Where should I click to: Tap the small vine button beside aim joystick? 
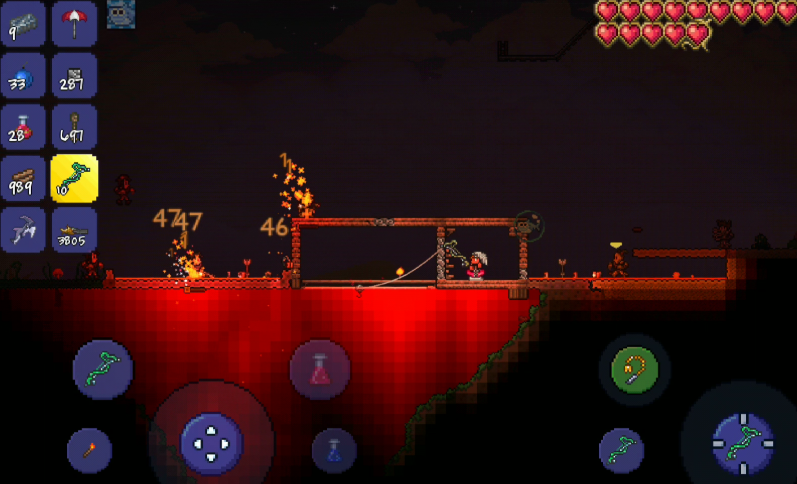(621, 450)
